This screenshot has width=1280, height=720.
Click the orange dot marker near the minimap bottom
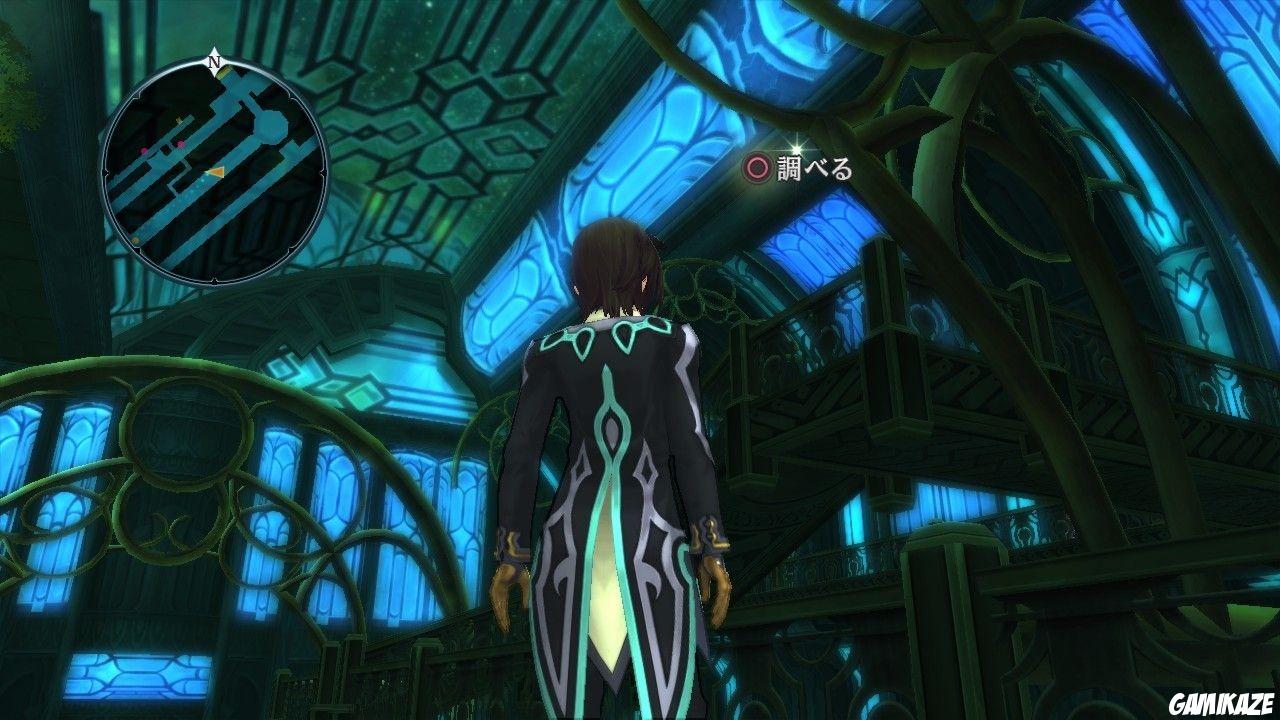tap(135, 239)
